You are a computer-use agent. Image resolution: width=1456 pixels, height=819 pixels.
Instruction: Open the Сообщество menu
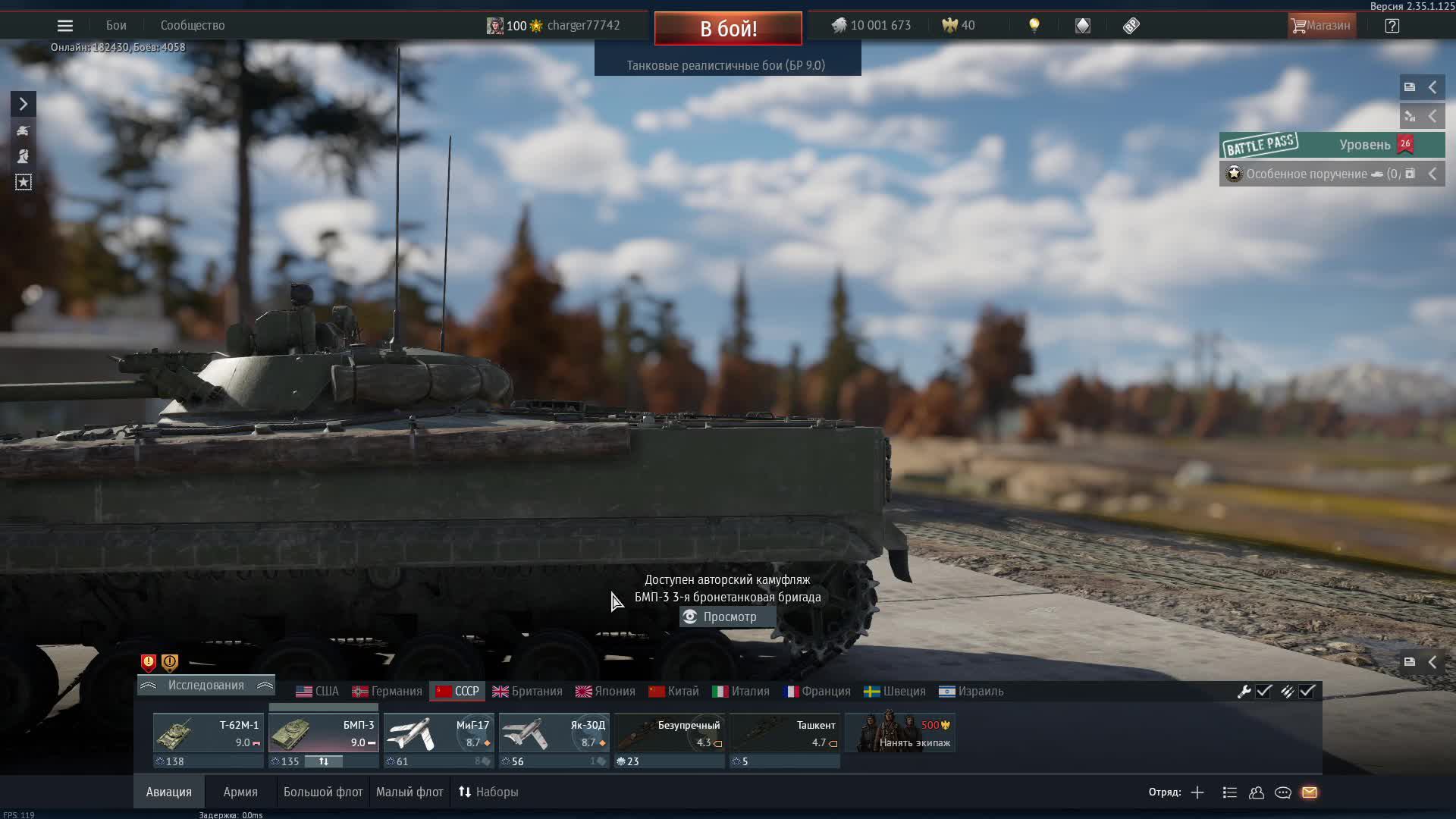pos(192,25)
